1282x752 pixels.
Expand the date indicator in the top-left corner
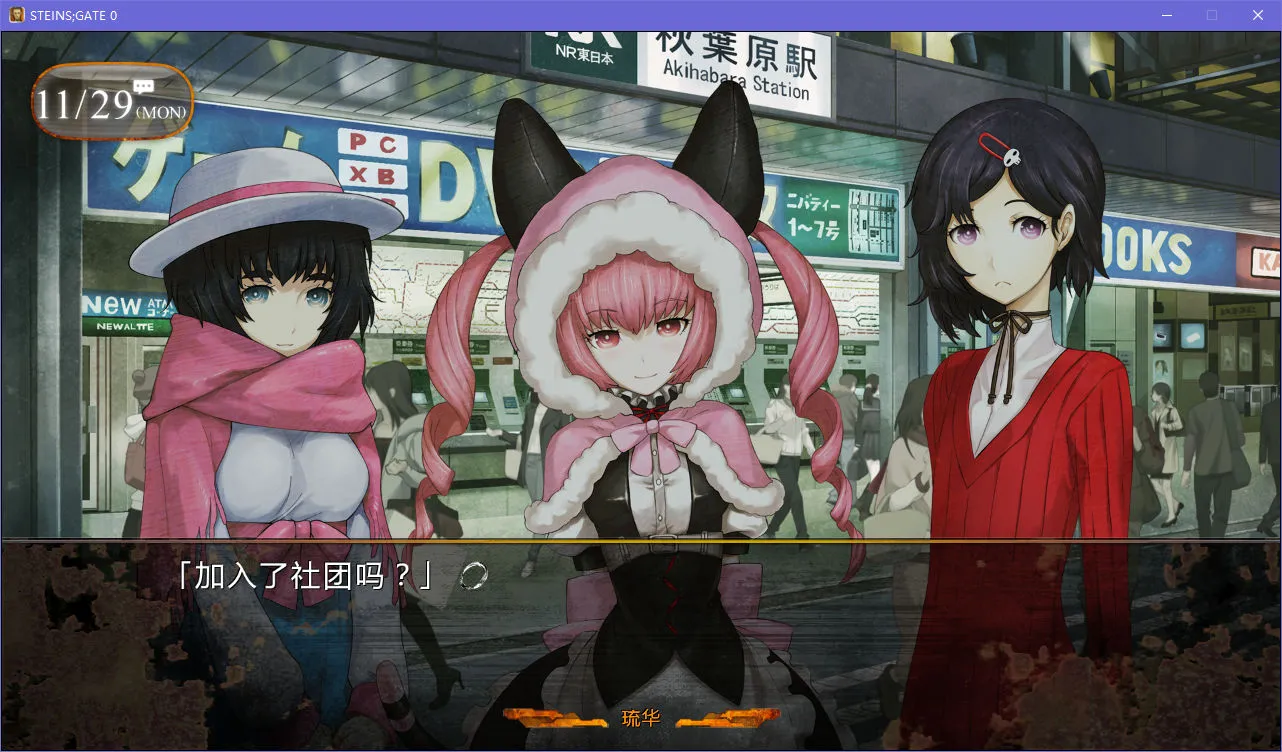tap(110, 101)
